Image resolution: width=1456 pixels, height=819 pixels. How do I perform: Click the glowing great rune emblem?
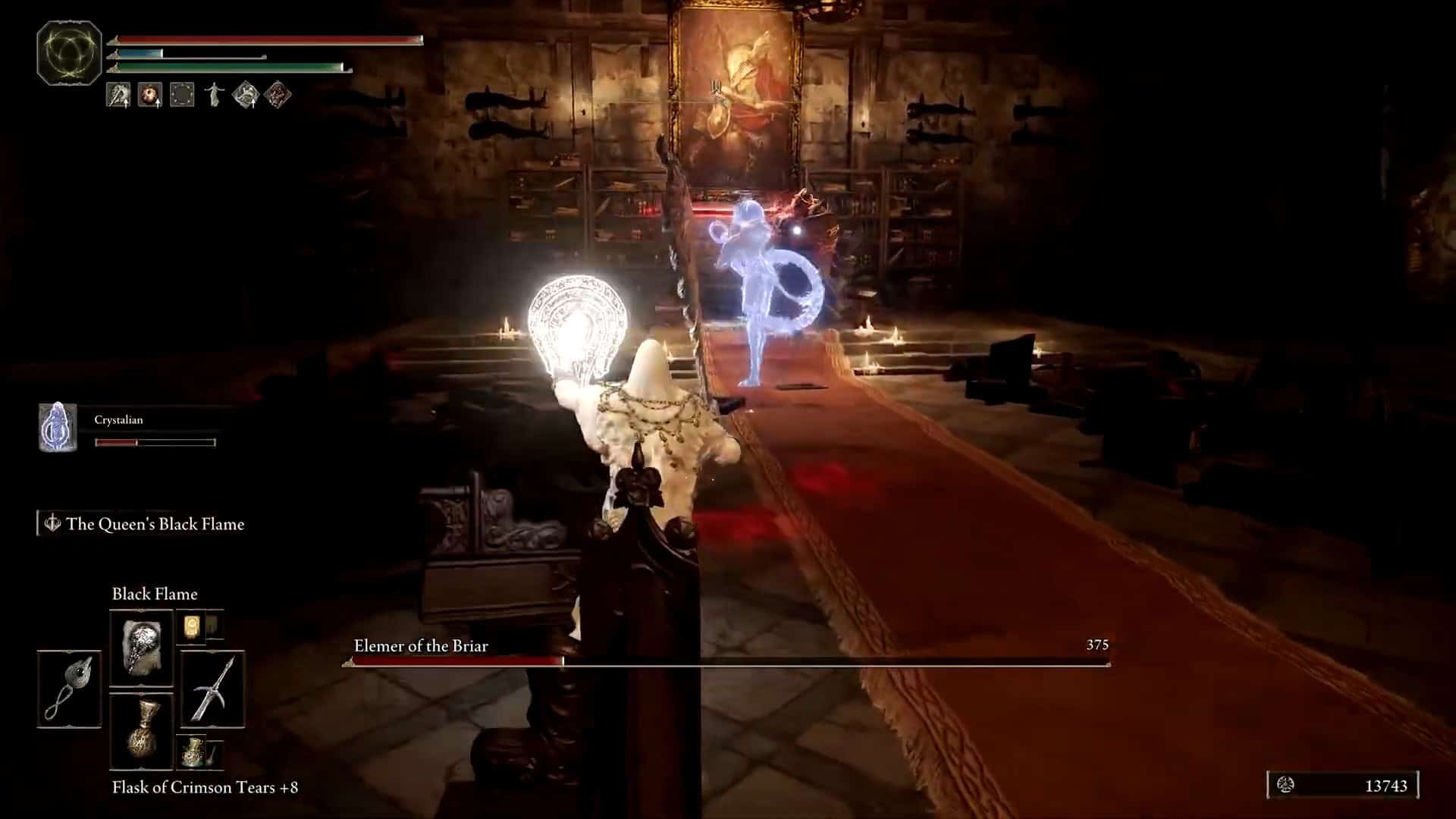pyautogui.click(x=69, y=52)
